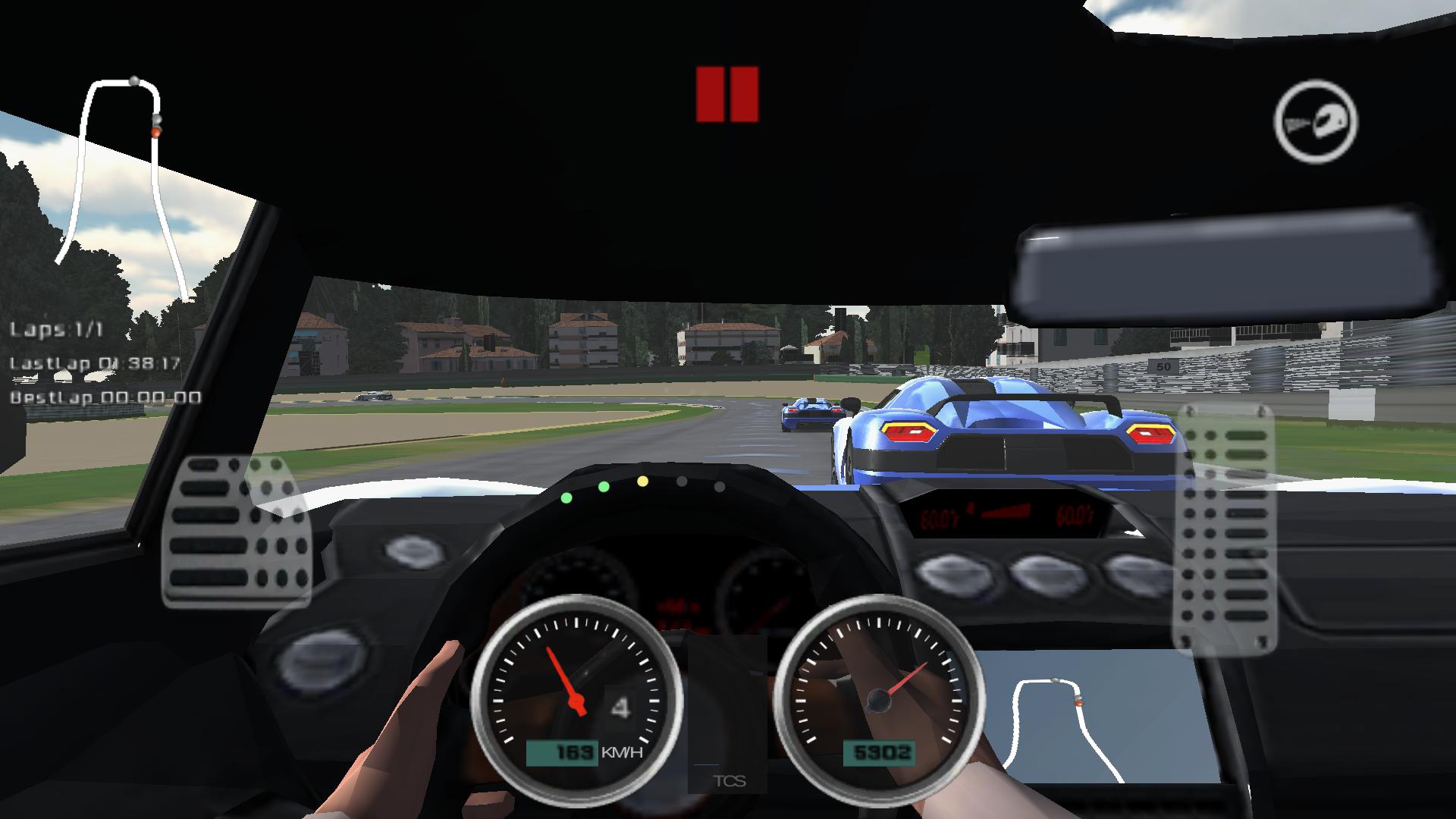Click the gear indicator showing 4
This screenshot has height=819, width=1456.
pos(621,707)
